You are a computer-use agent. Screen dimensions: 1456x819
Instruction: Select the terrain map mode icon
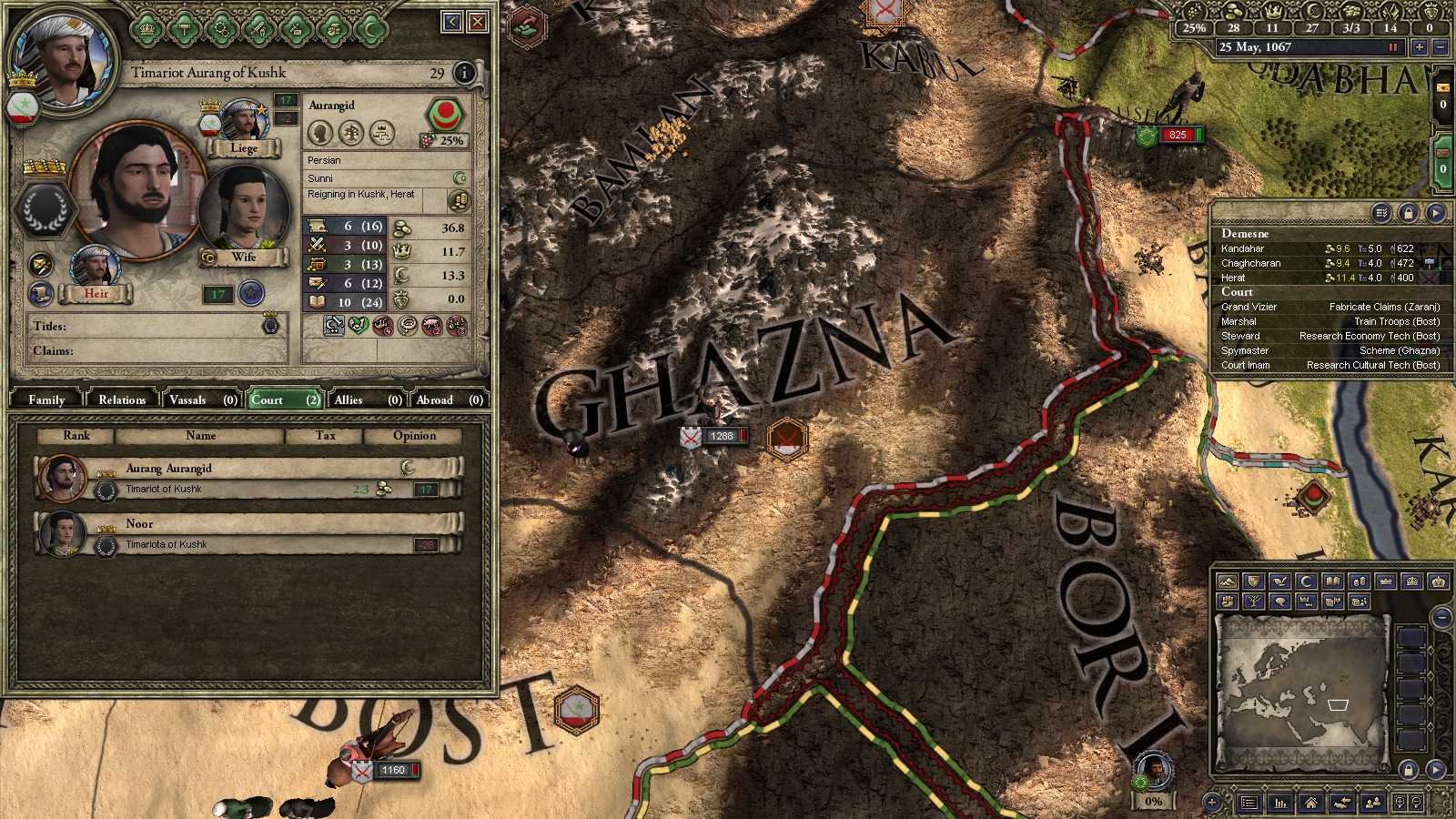1227,581
